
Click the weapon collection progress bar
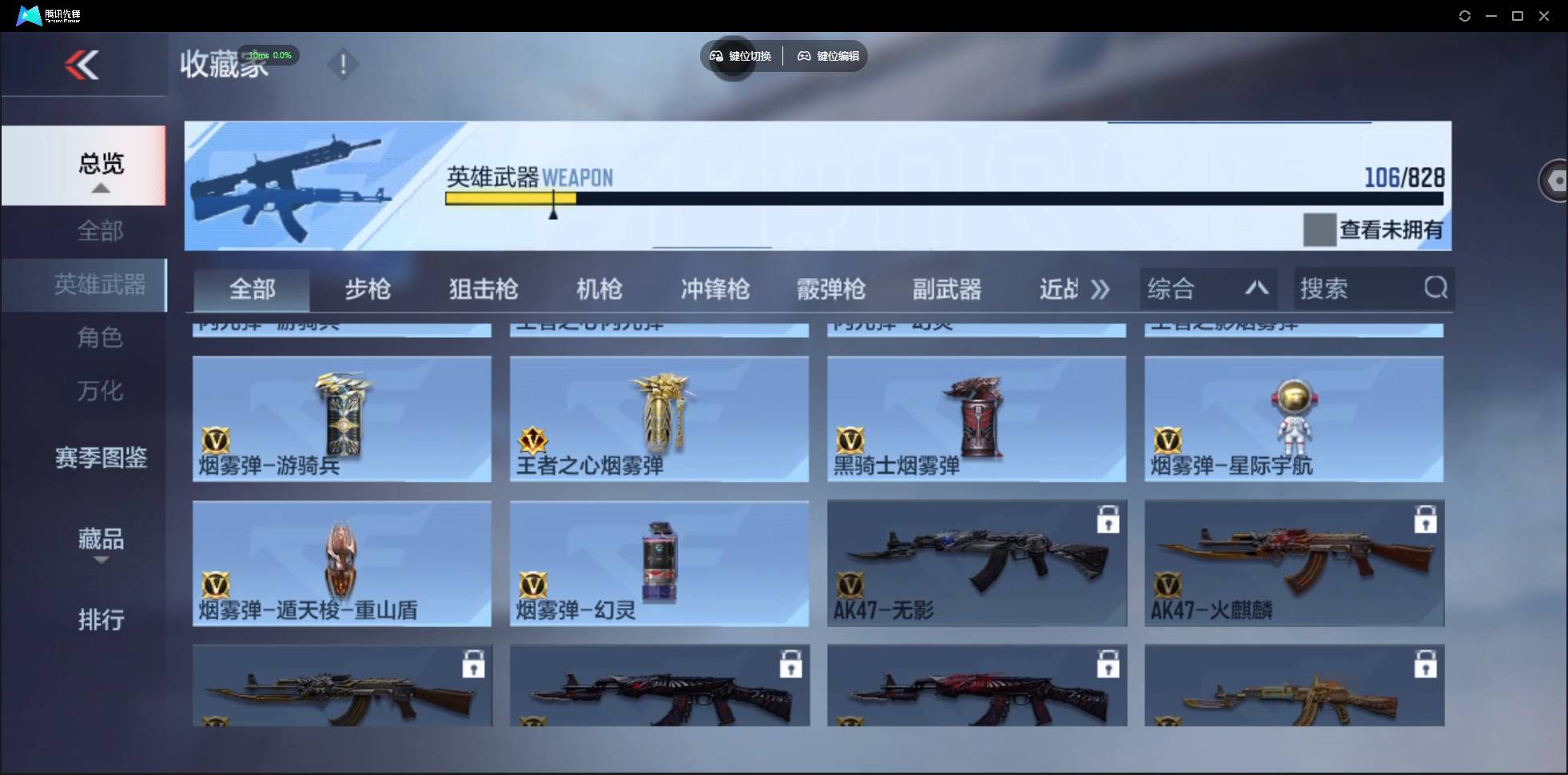[x=943, y=200]
